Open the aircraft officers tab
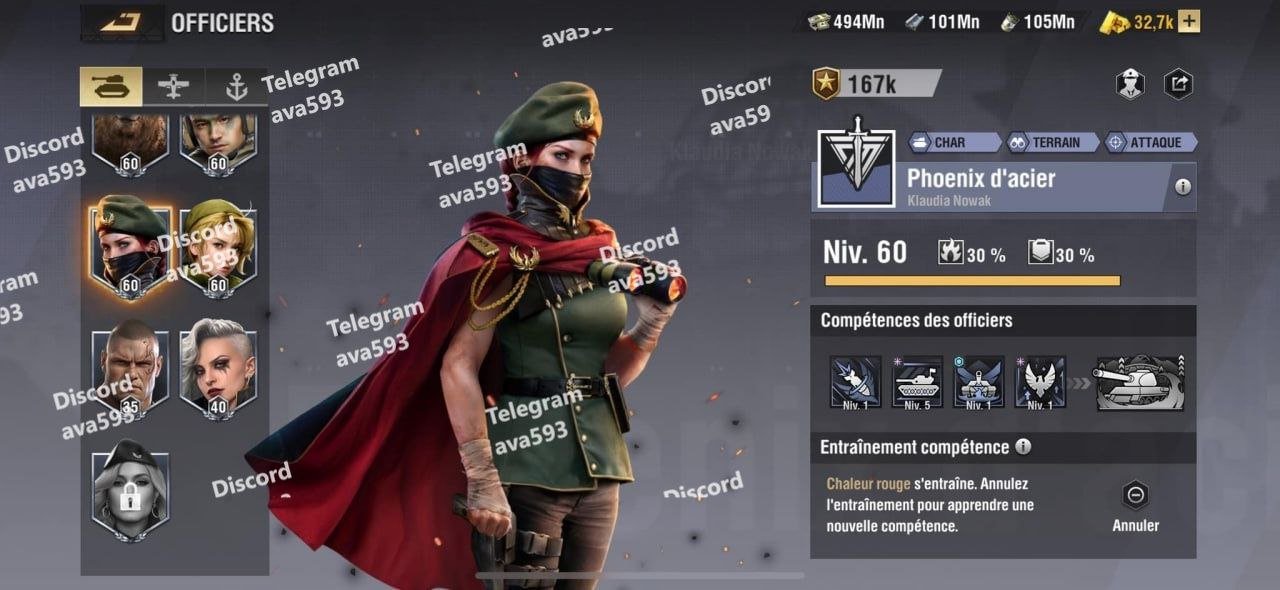 173,87
